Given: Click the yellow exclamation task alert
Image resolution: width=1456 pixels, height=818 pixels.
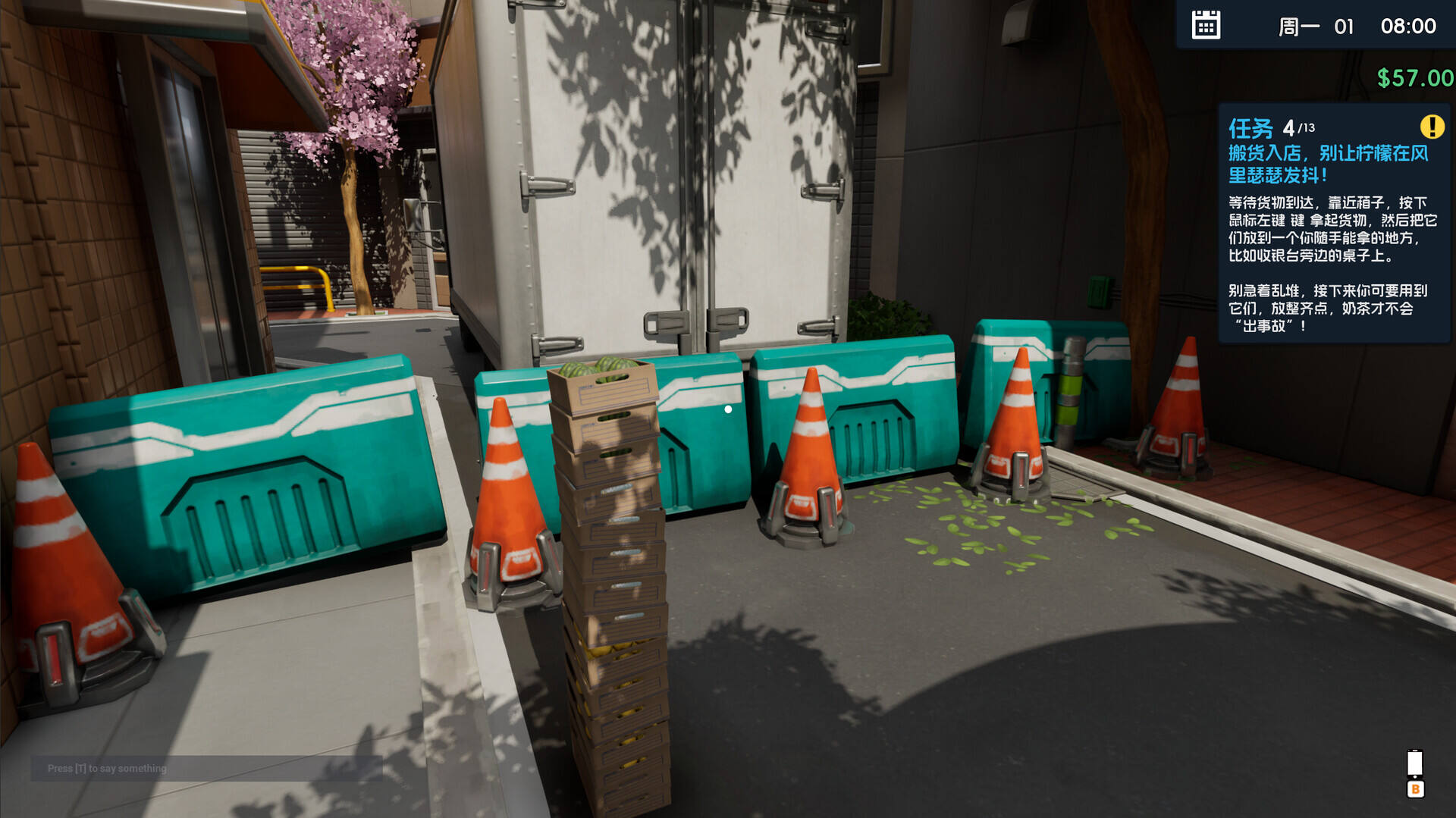Looking at the screenshot, I should click(1432, 127).
